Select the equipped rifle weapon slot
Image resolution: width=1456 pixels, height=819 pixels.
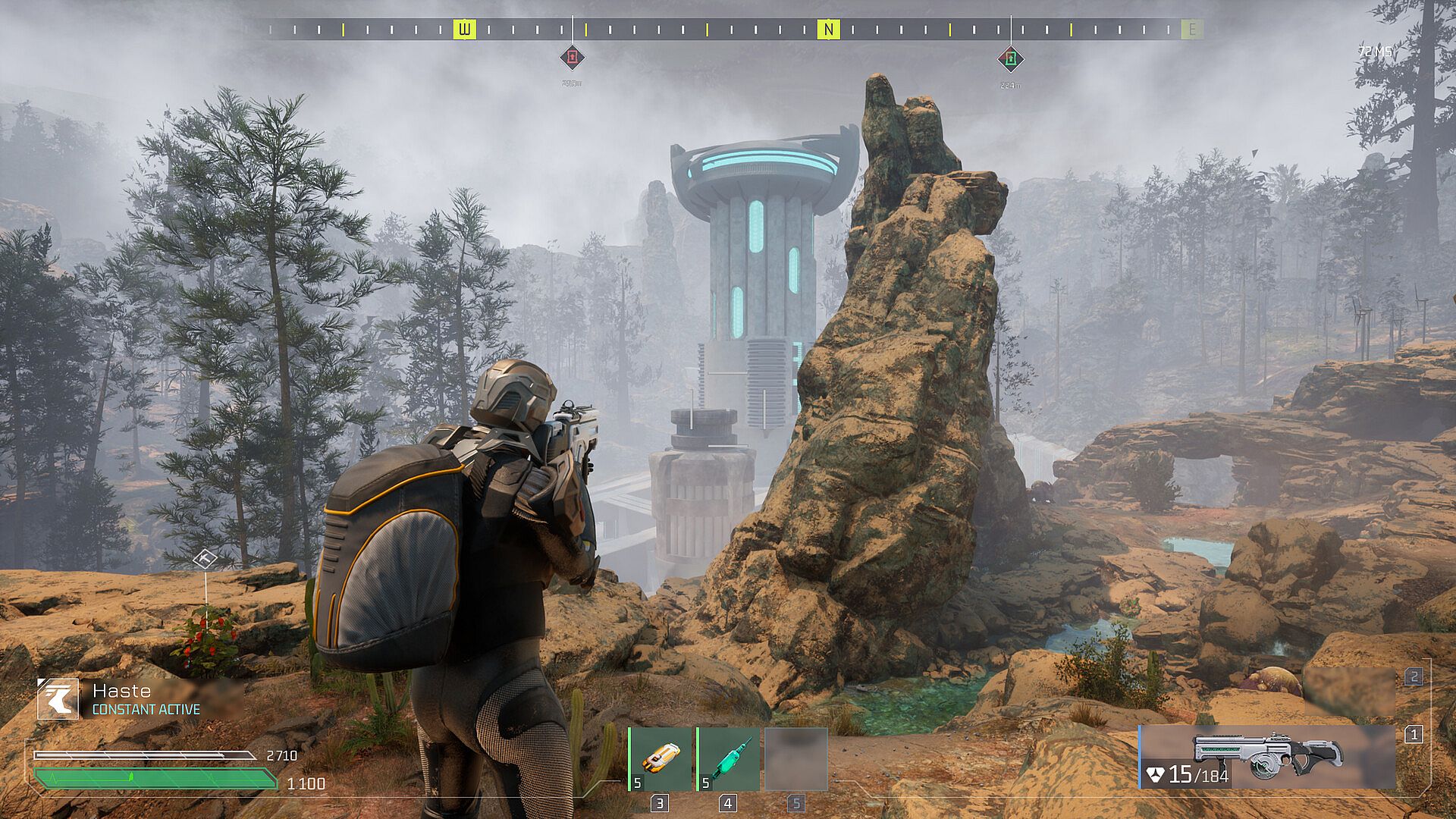coord(1266,757)
